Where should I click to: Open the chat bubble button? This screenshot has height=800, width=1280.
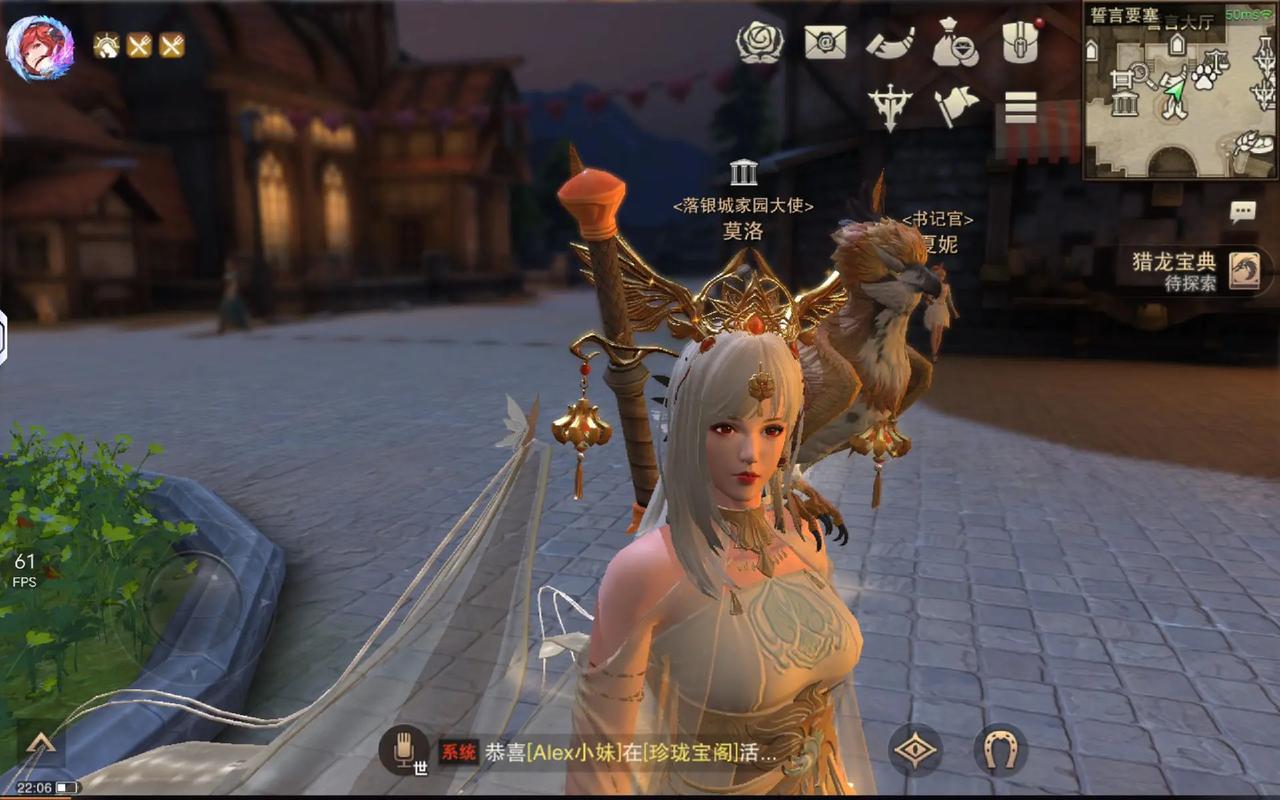click(x=1243, y=212)
